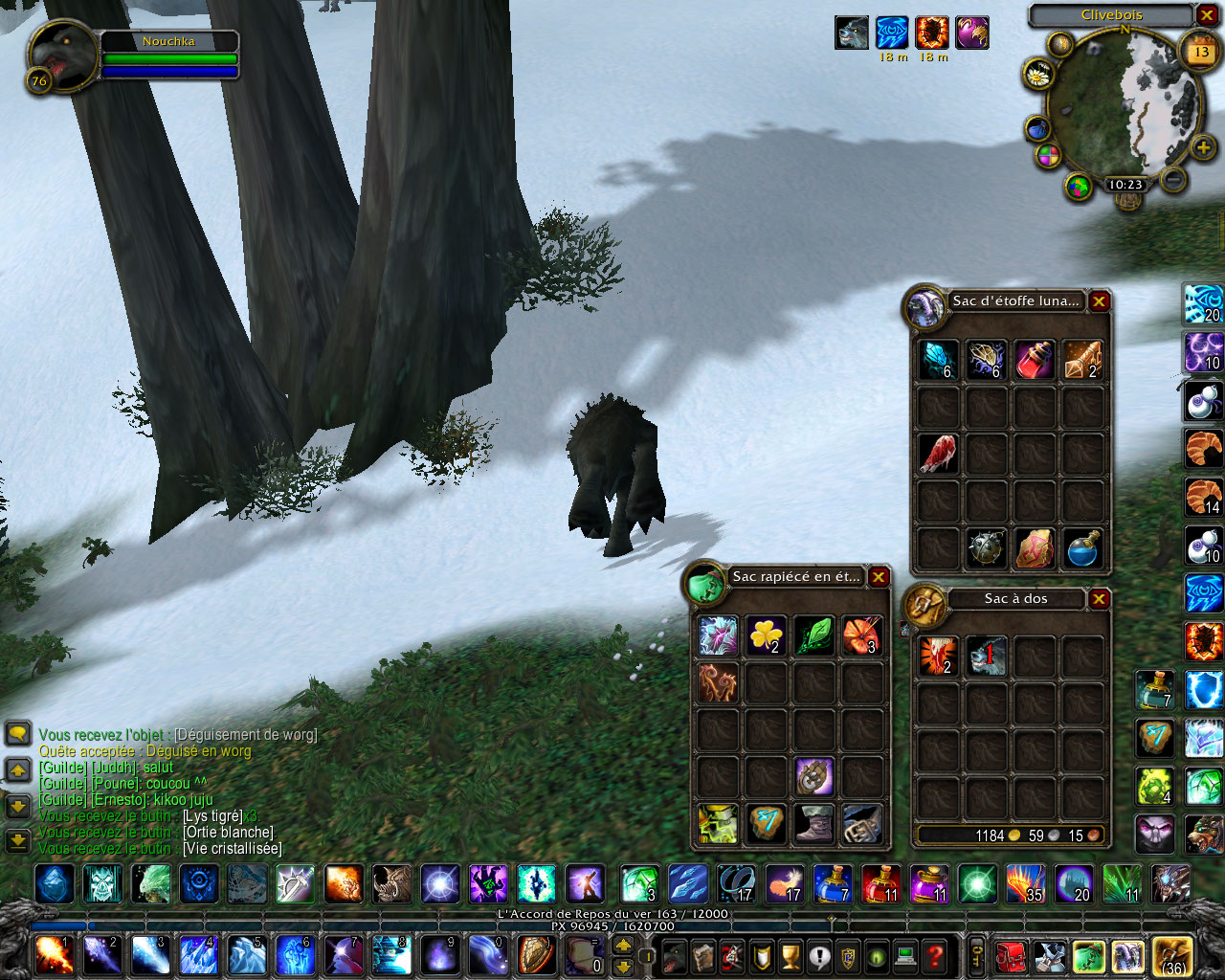Pick the raw meat item slot

tap(938, 454)
